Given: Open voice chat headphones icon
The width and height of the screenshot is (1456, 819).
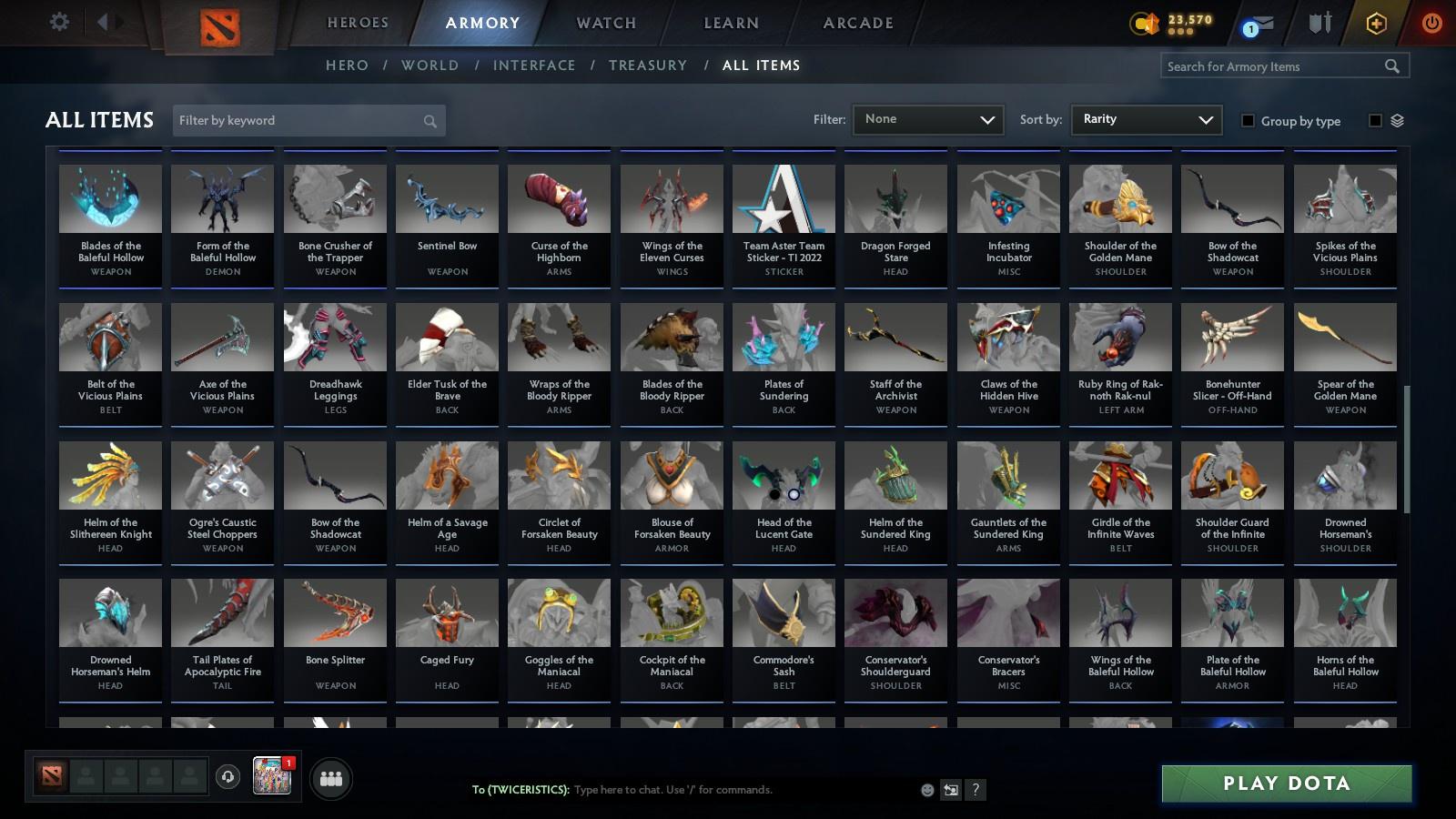Looking at the screenshot, I should point(227,778).
